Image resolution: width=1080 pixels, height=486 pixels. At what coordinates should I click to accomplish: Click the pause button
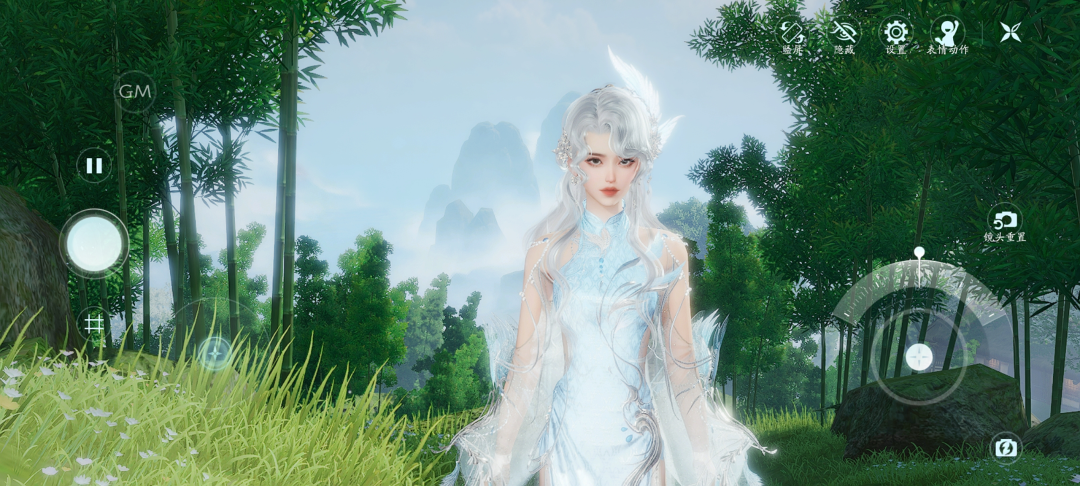94,165
